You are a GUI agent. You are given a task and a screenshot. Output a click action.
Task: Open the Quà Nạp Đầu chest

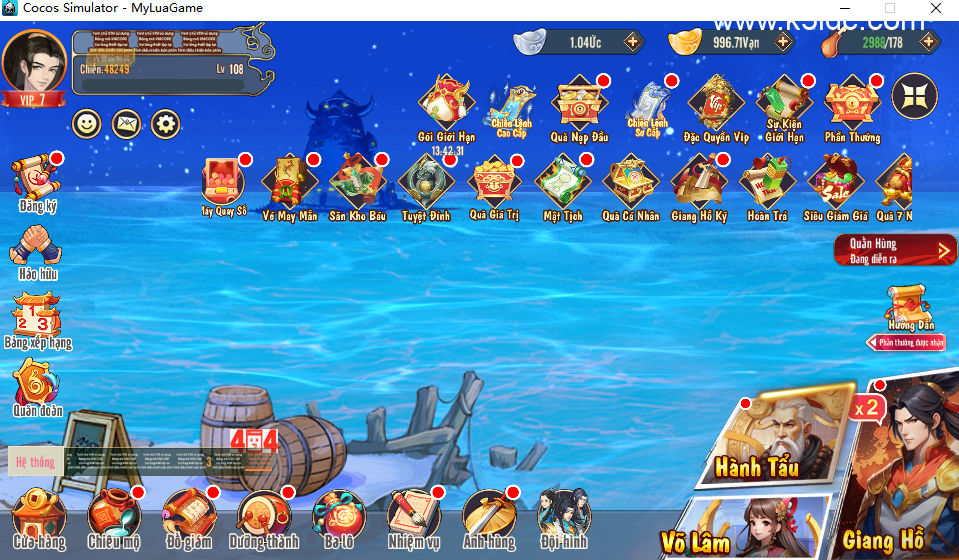579,104
